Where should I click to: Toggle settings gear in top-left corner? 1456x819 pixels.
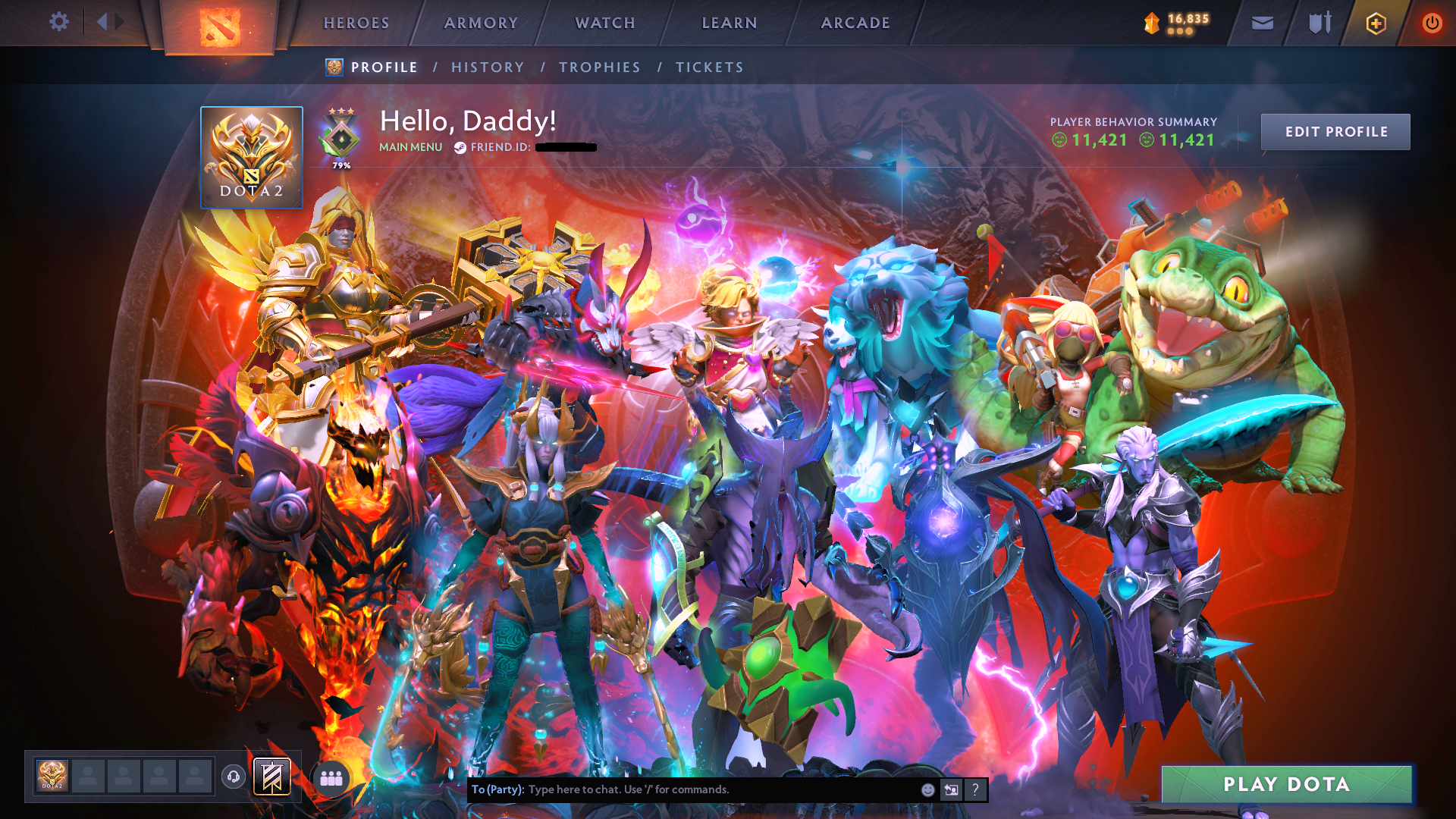pyautogui.click(x=59, y=22)
